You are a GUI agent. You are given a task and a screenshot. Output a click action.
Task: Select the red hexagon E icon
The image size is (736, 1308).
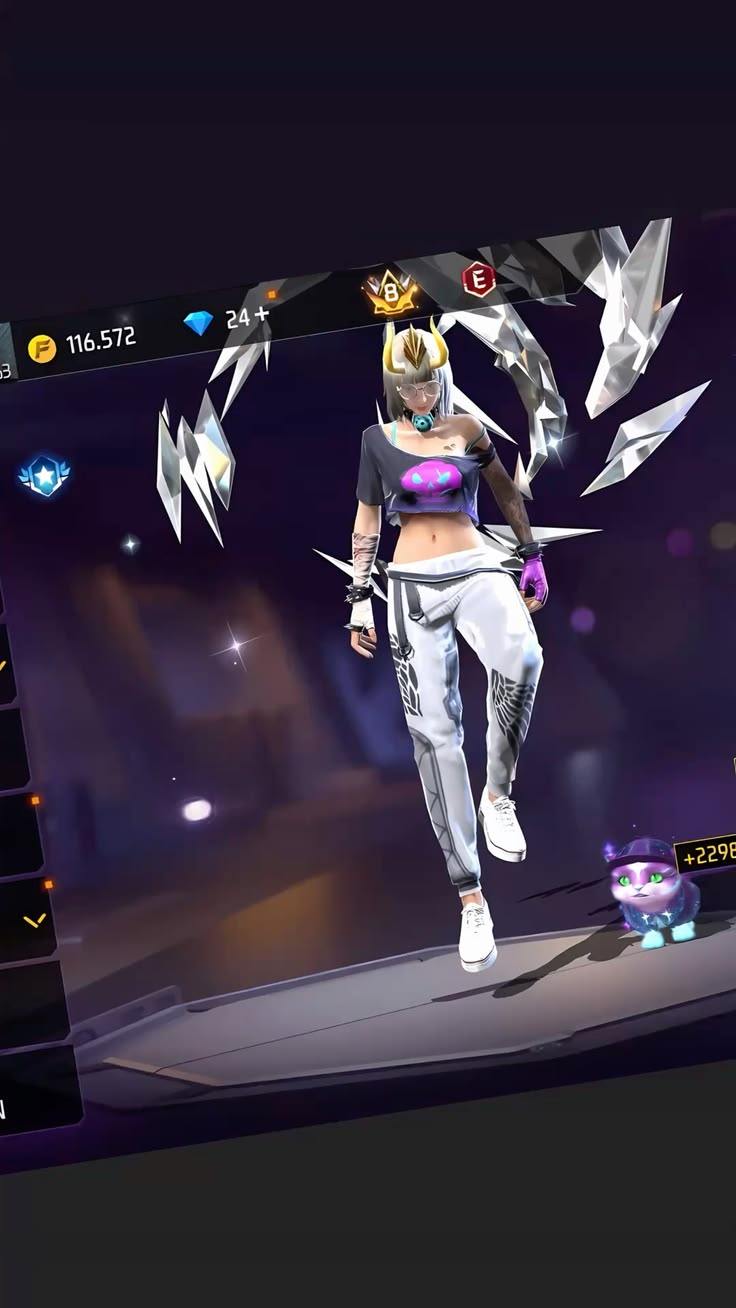tap(478, 279)
